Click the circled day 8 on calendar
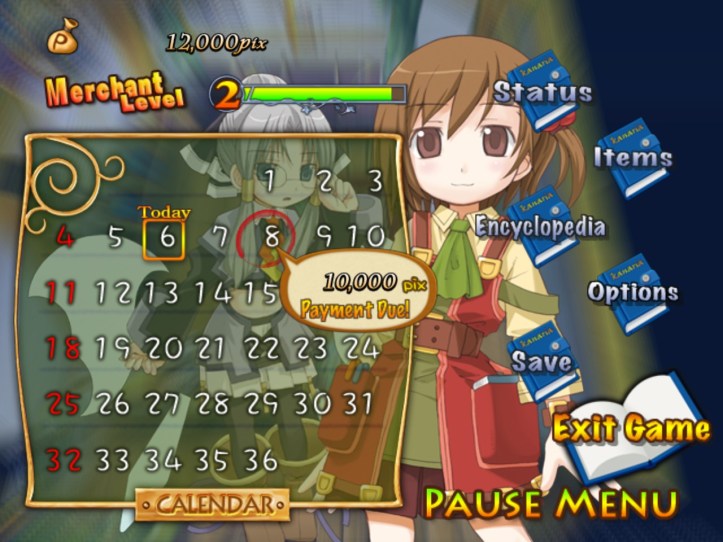This screenshot has height=542, width=723. point(269,238)
